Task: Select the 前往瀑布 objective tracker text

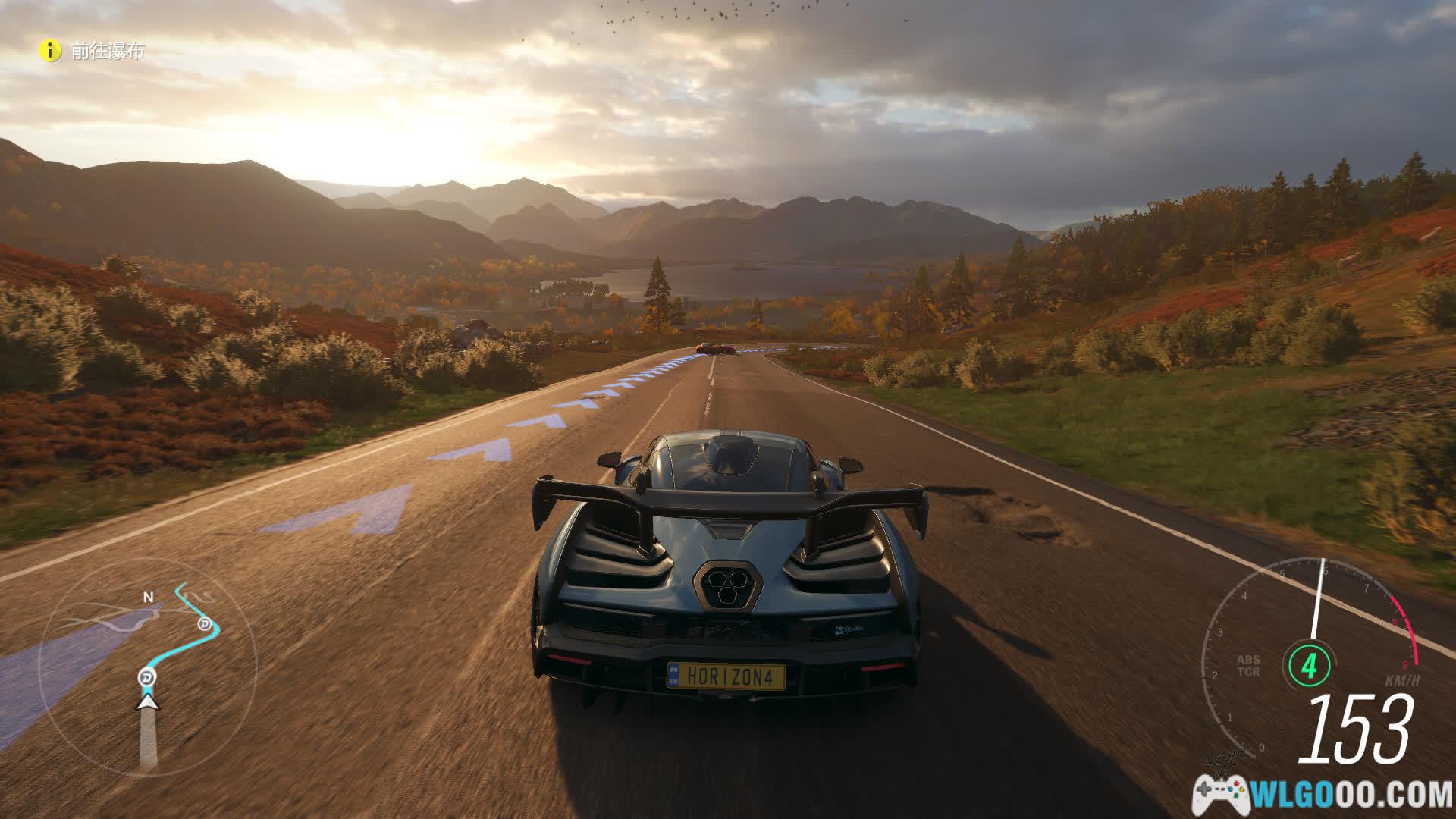Action: pos(108,52)
